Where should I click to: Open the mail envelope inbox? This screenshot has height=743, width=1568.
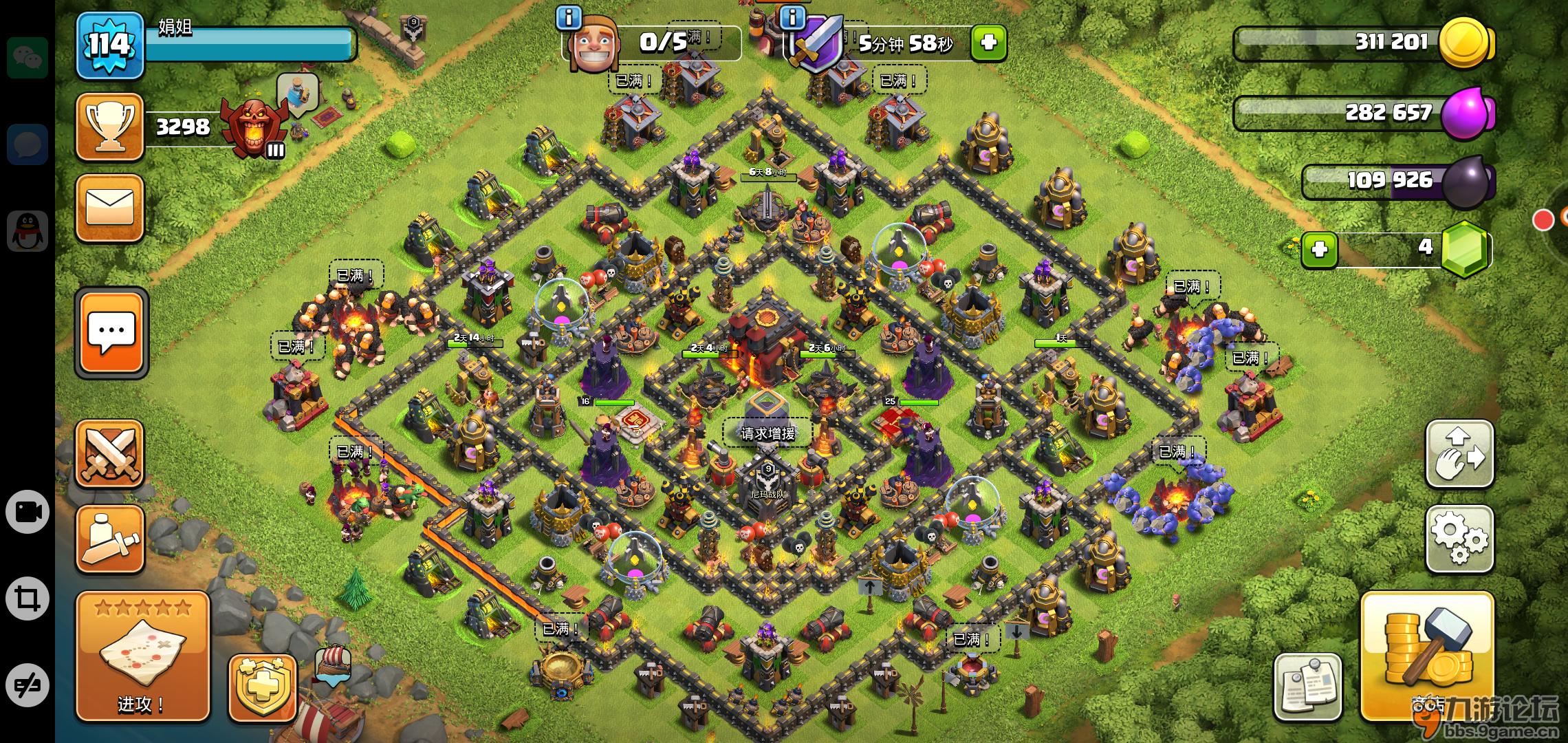[x=109, y=208]
